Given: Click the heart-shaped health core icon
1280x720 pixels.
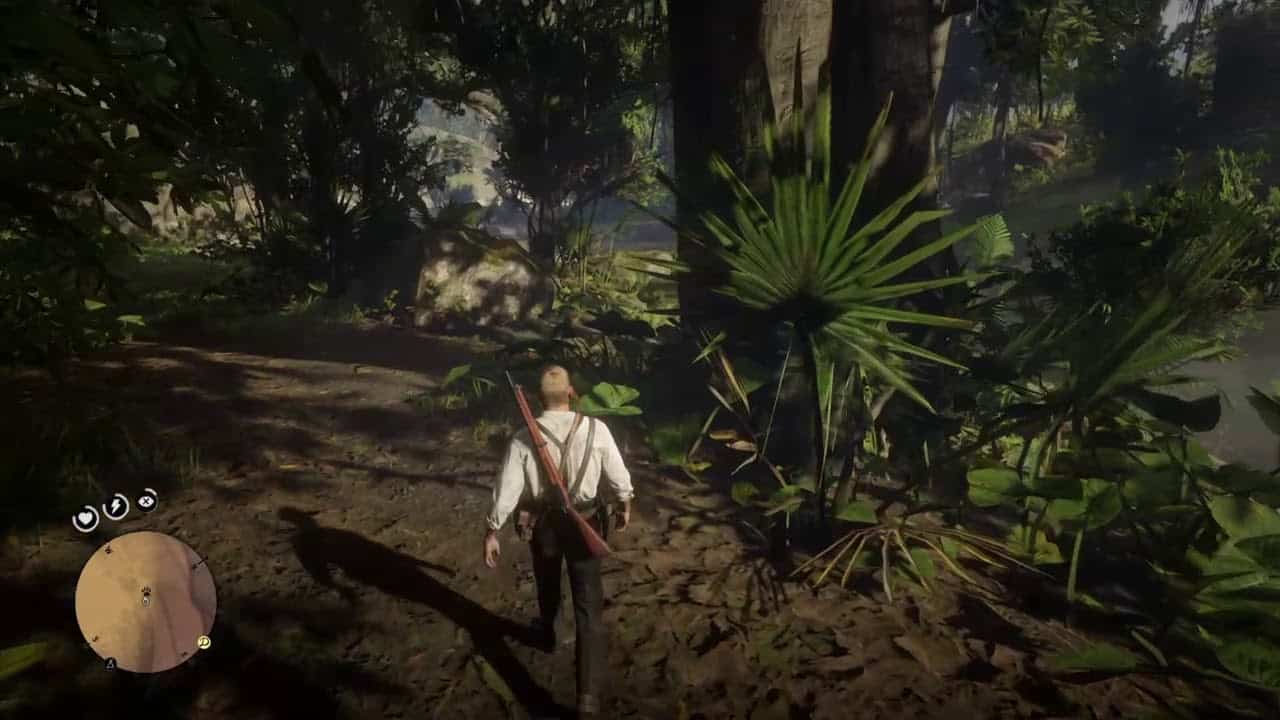Looking at the screenshot, I should coord(86,517).
